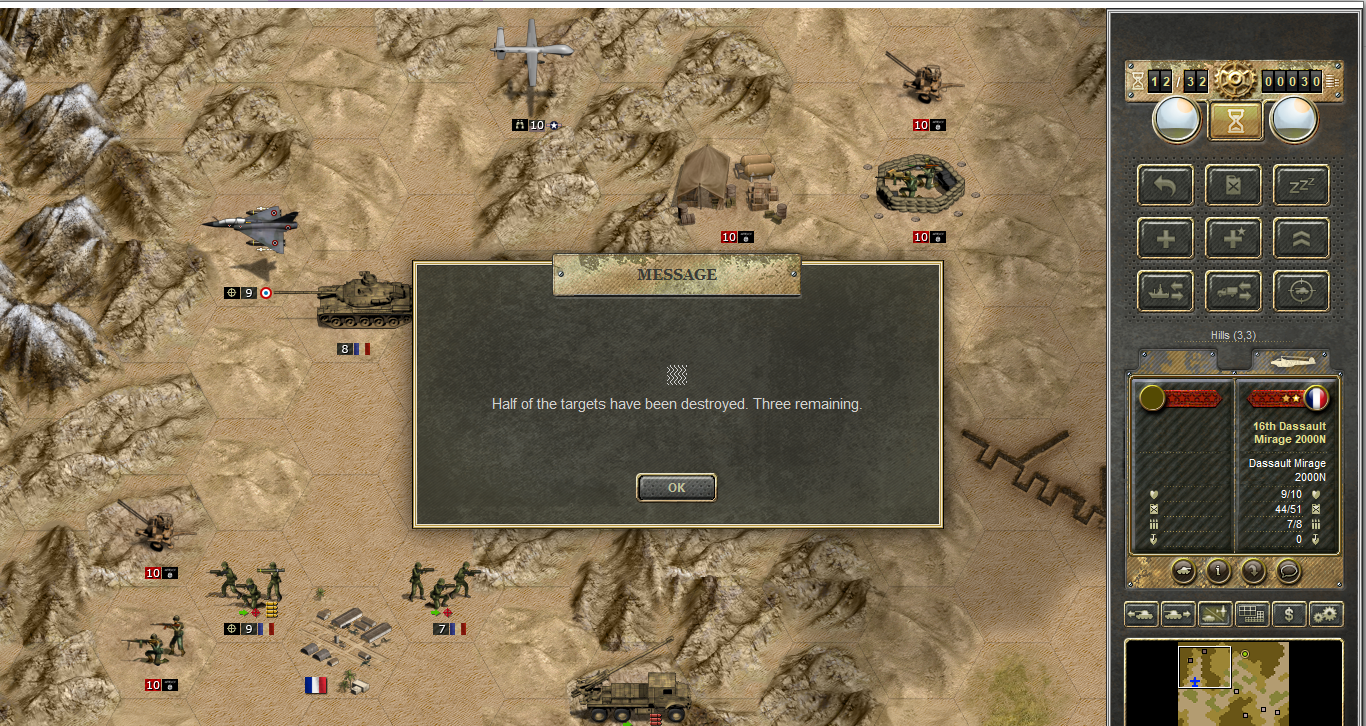This screenshot has width=1366, height=726.
Task: Undo the last move with the curved arrow
Action: tap(1165, 185)
